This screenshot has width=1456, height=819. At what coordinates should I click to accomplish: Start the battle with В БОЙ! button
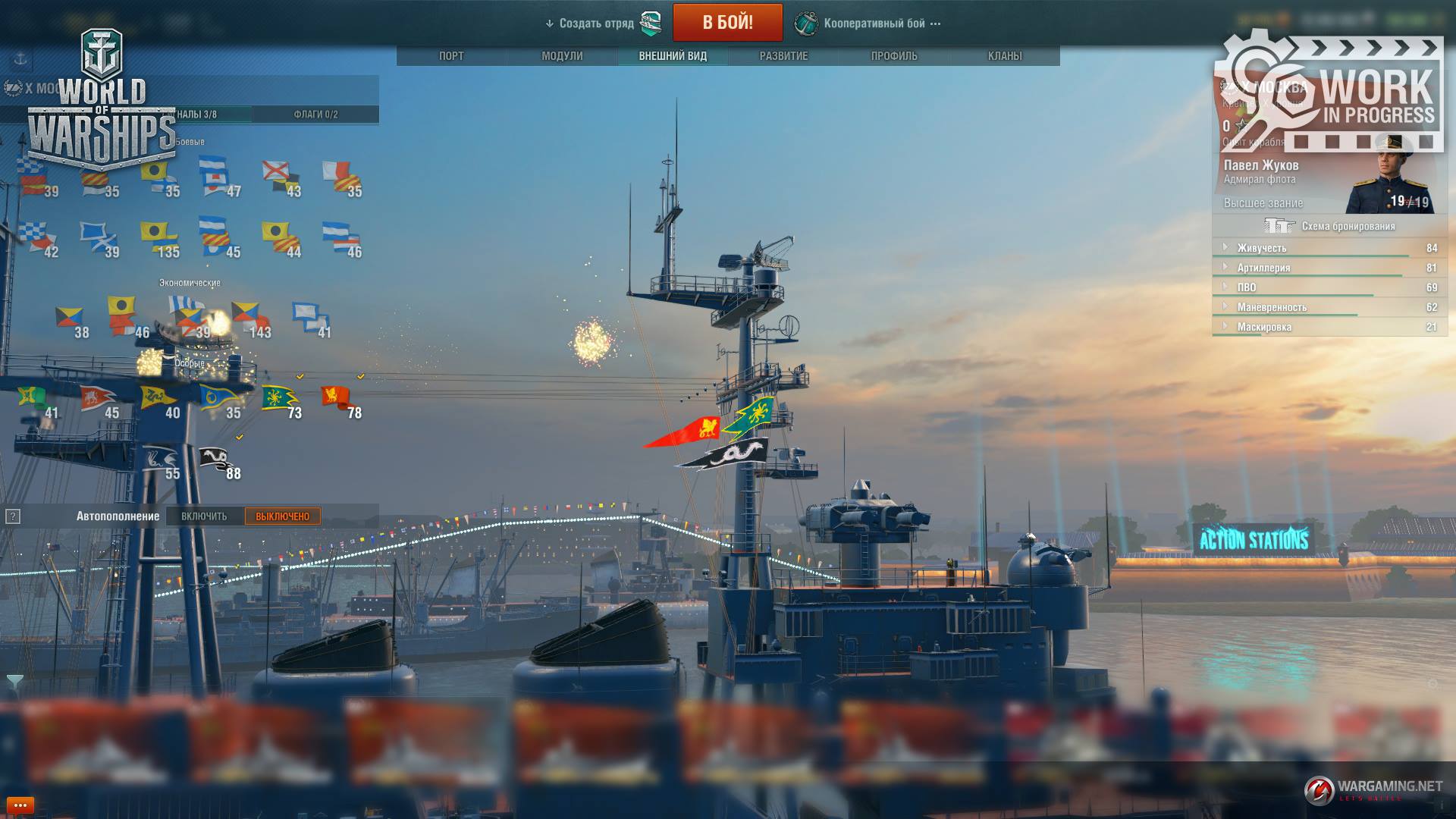click(727, 22)
